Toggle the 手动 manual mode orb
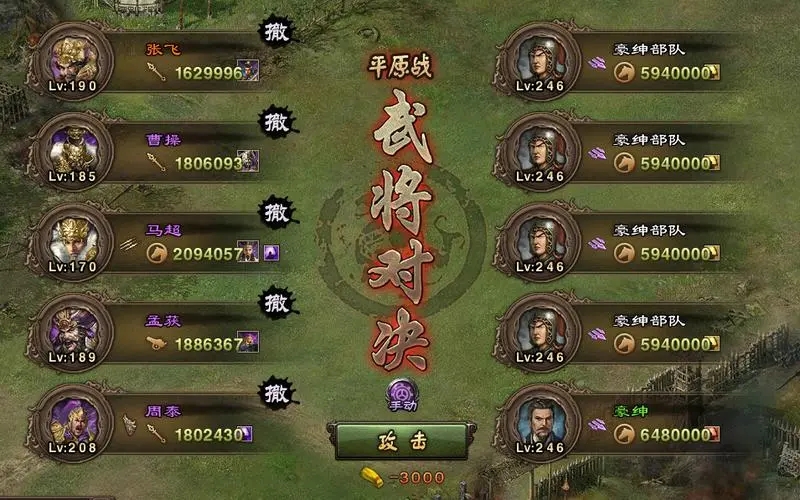 401,395
